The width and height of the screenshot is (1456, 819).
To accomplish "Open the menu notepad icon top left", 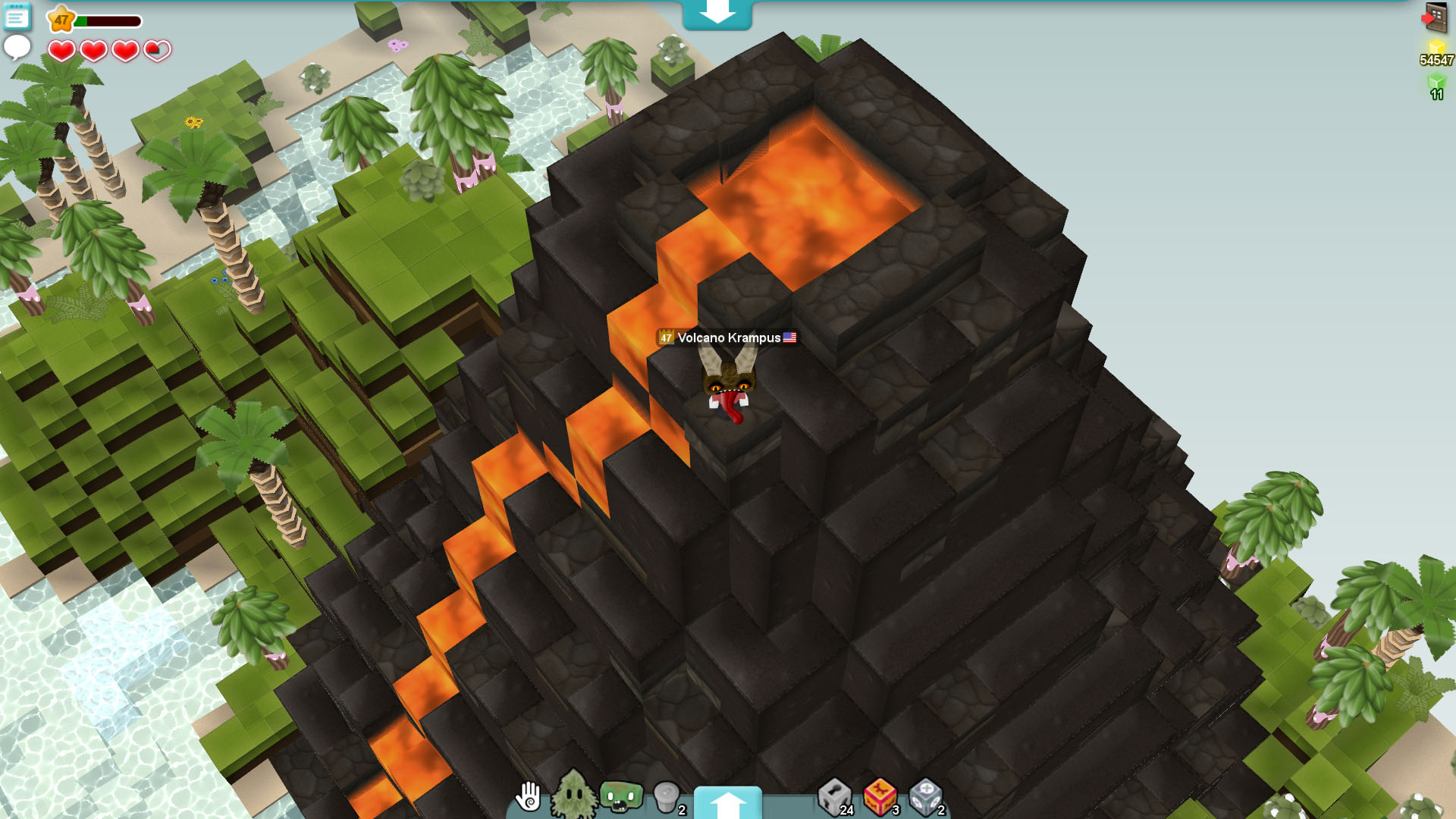I will pyautogui.click(x=17, y=17).
